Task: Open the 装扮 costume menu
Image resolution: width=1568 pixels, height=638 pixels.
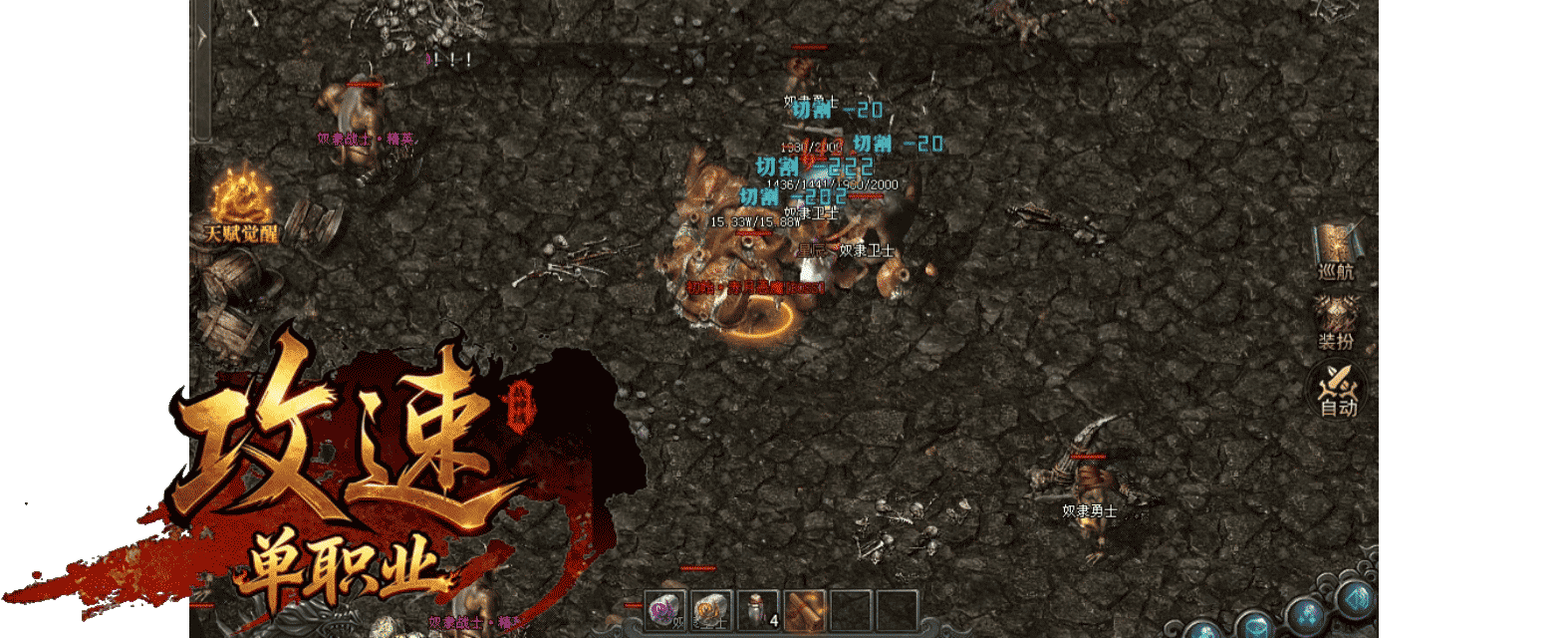Action: (1336, 322)
